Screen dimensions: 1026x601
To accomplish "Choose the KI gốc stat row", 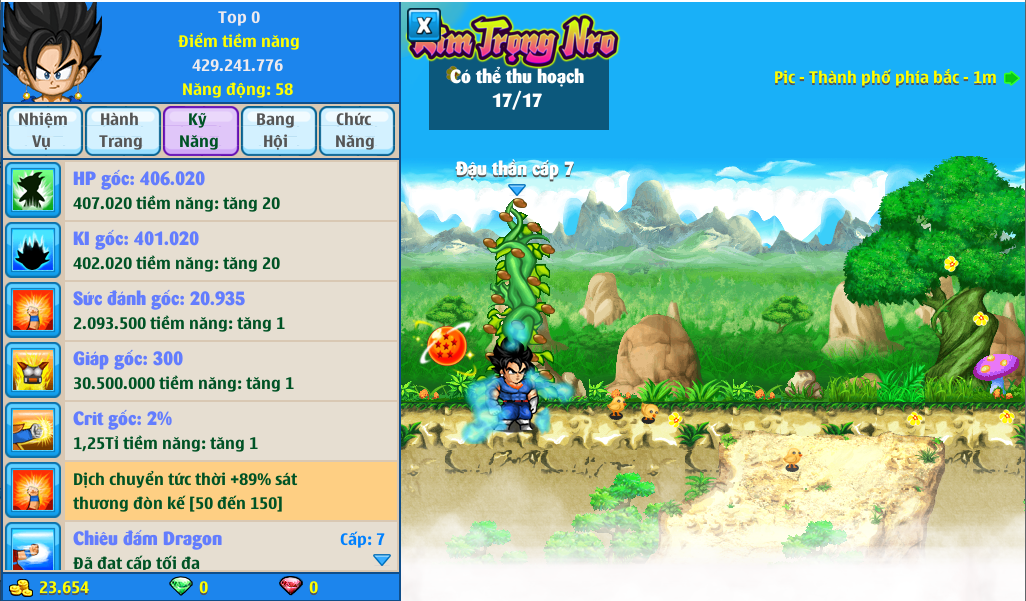I will [x=200, y=251].
